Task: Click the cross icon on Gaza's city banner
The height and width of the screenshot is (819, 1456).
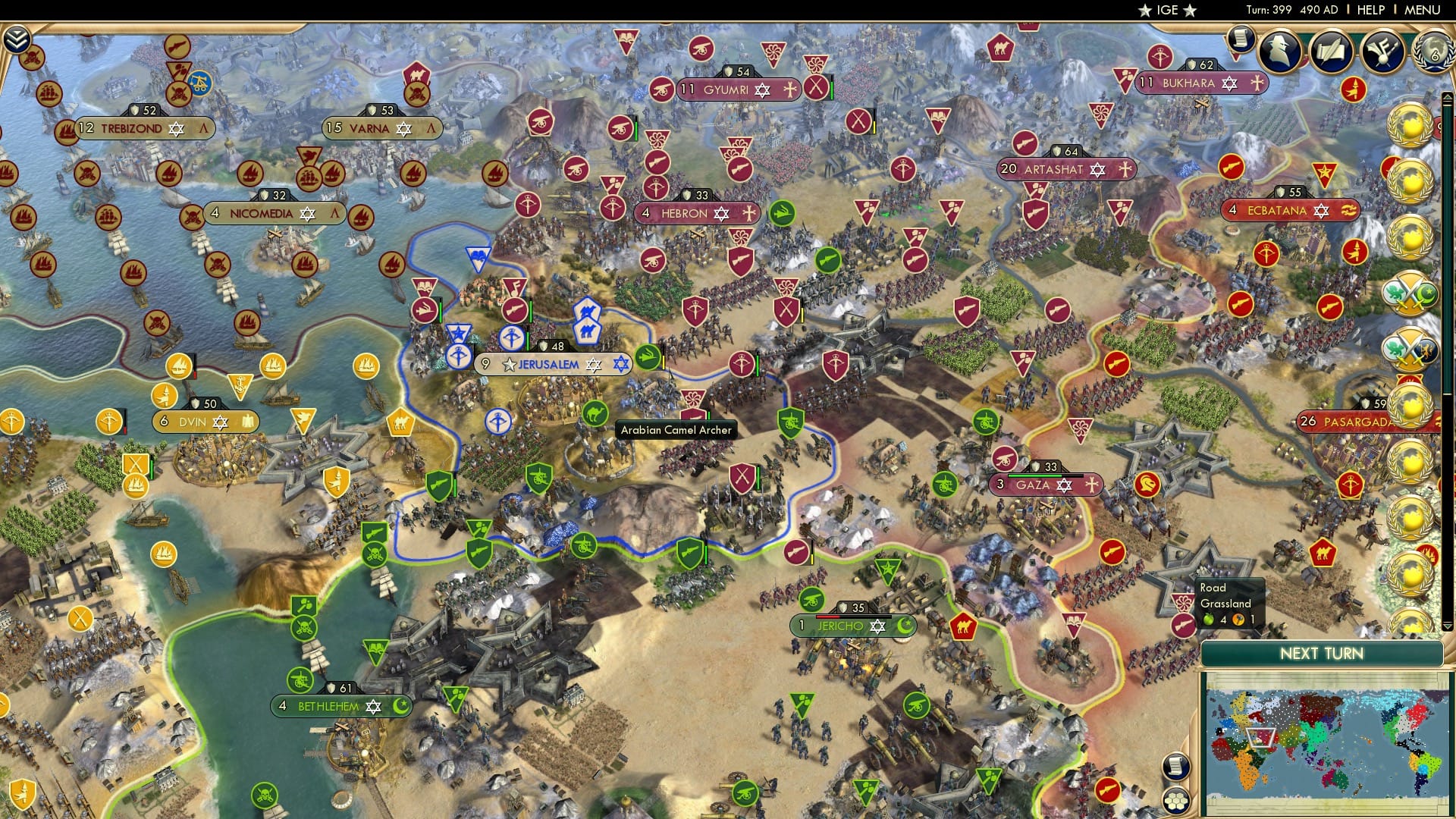Action: 1091,485
